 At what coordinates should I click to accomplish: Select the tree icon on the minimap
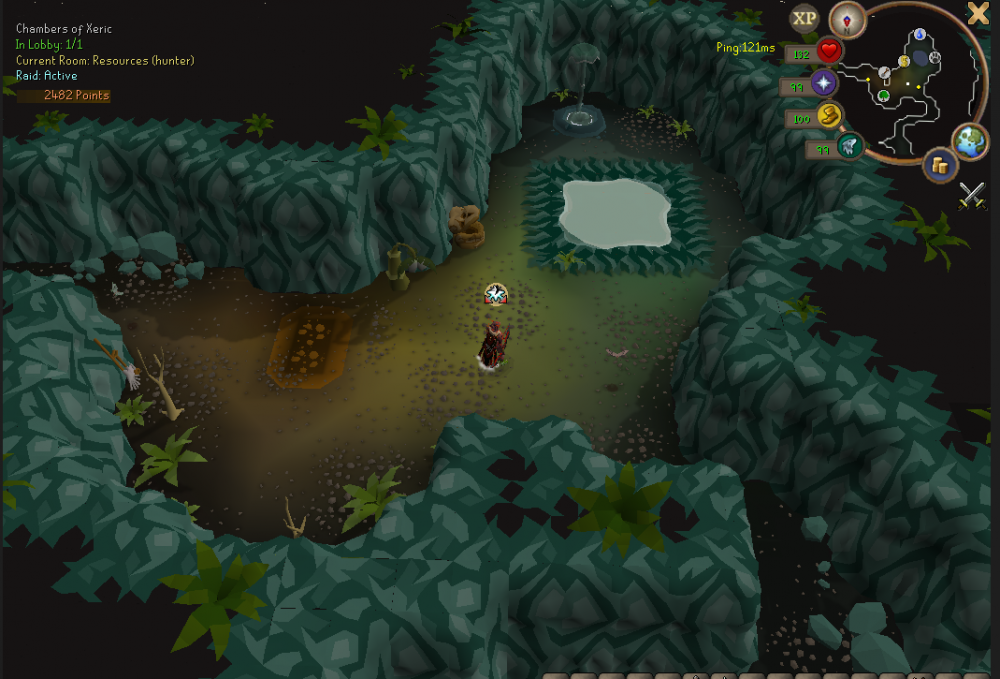pyautogui.click(x=884, y=96)
